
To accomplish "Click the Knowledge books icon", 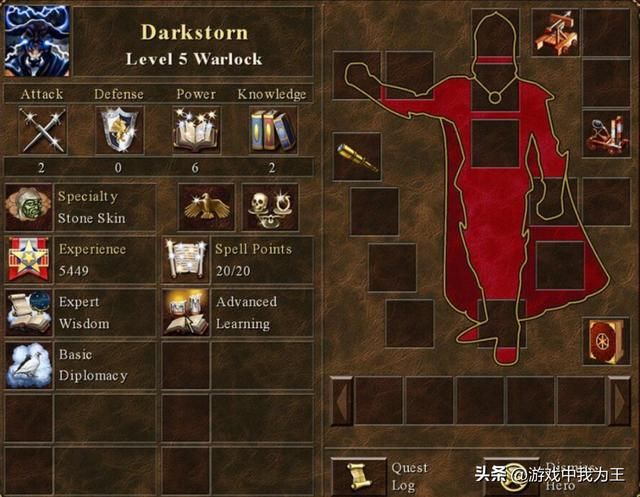I will (271, 130).
